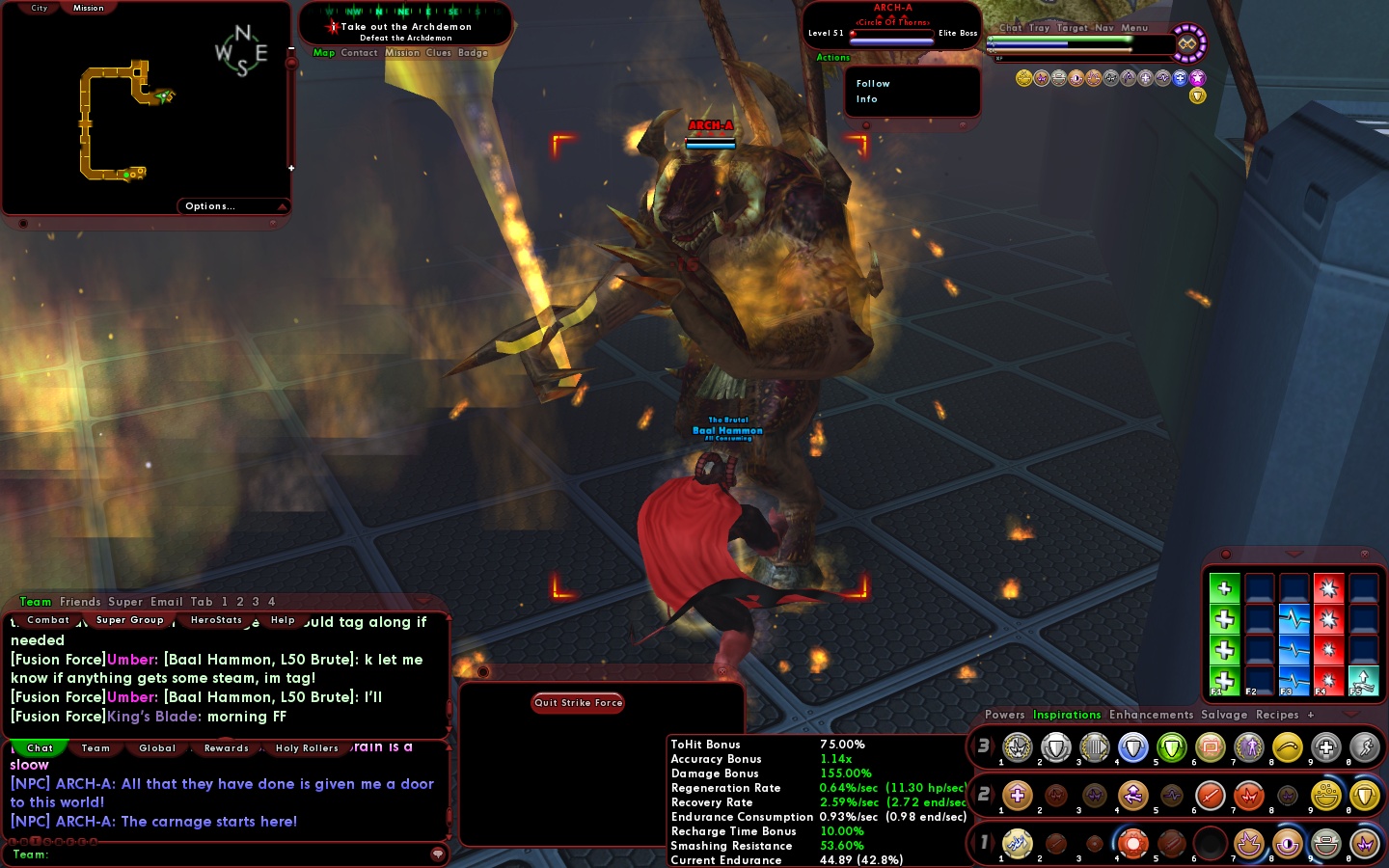Use the green healing inspiration marked F1

click(1224, 681)
